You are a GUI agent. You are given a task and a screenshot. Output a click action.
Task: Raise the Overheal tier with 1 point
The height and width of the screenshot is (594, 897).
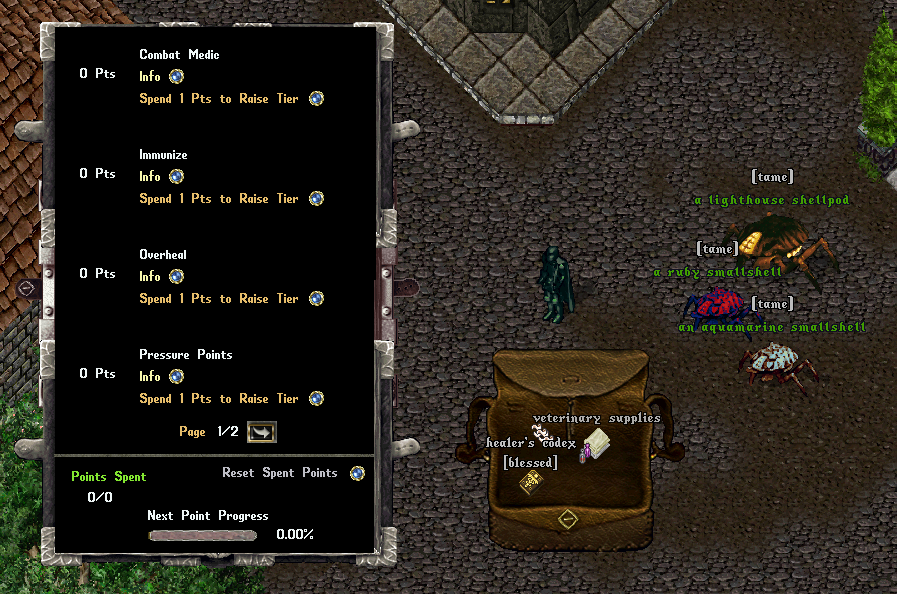pyautogui.click(x=316, y=298)
